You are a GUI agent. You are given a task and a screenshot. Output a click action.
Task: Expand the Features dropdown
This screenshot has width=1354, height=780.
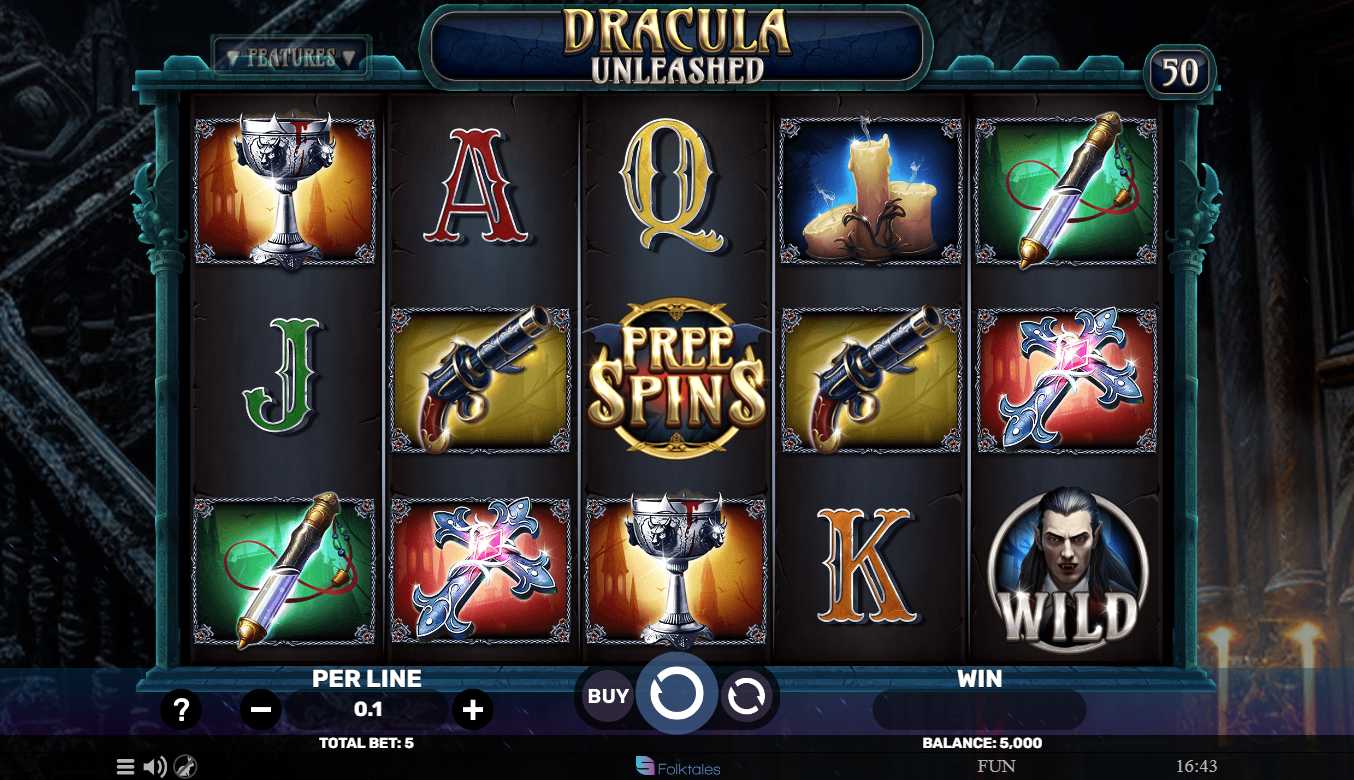point(291,57)
